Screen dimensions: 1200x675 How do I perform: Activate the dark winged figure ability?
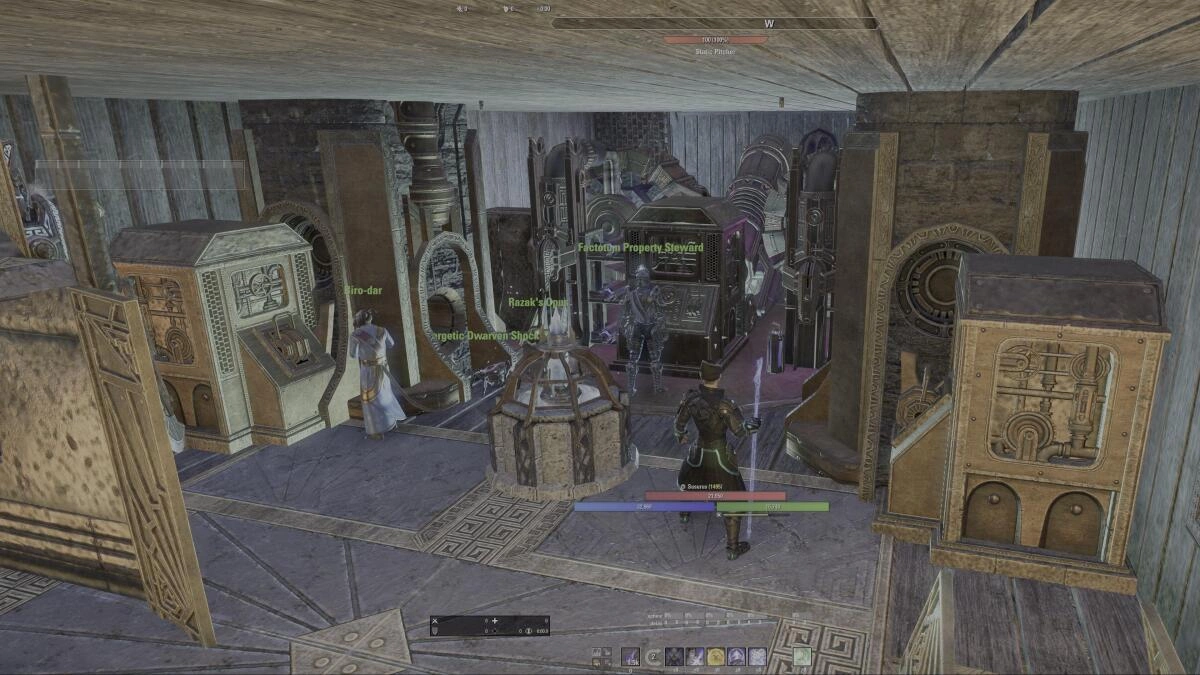pyautogui.click(x=674, y=656)
